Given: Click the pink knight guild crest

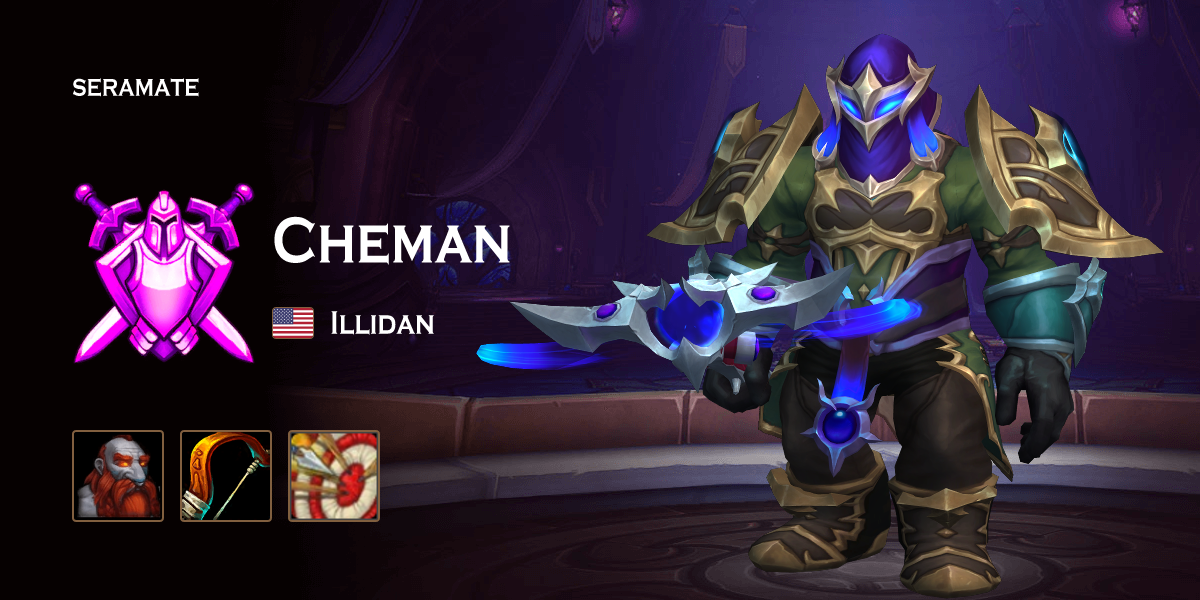Looking at the screenshot, I should [x=164, y=272].
